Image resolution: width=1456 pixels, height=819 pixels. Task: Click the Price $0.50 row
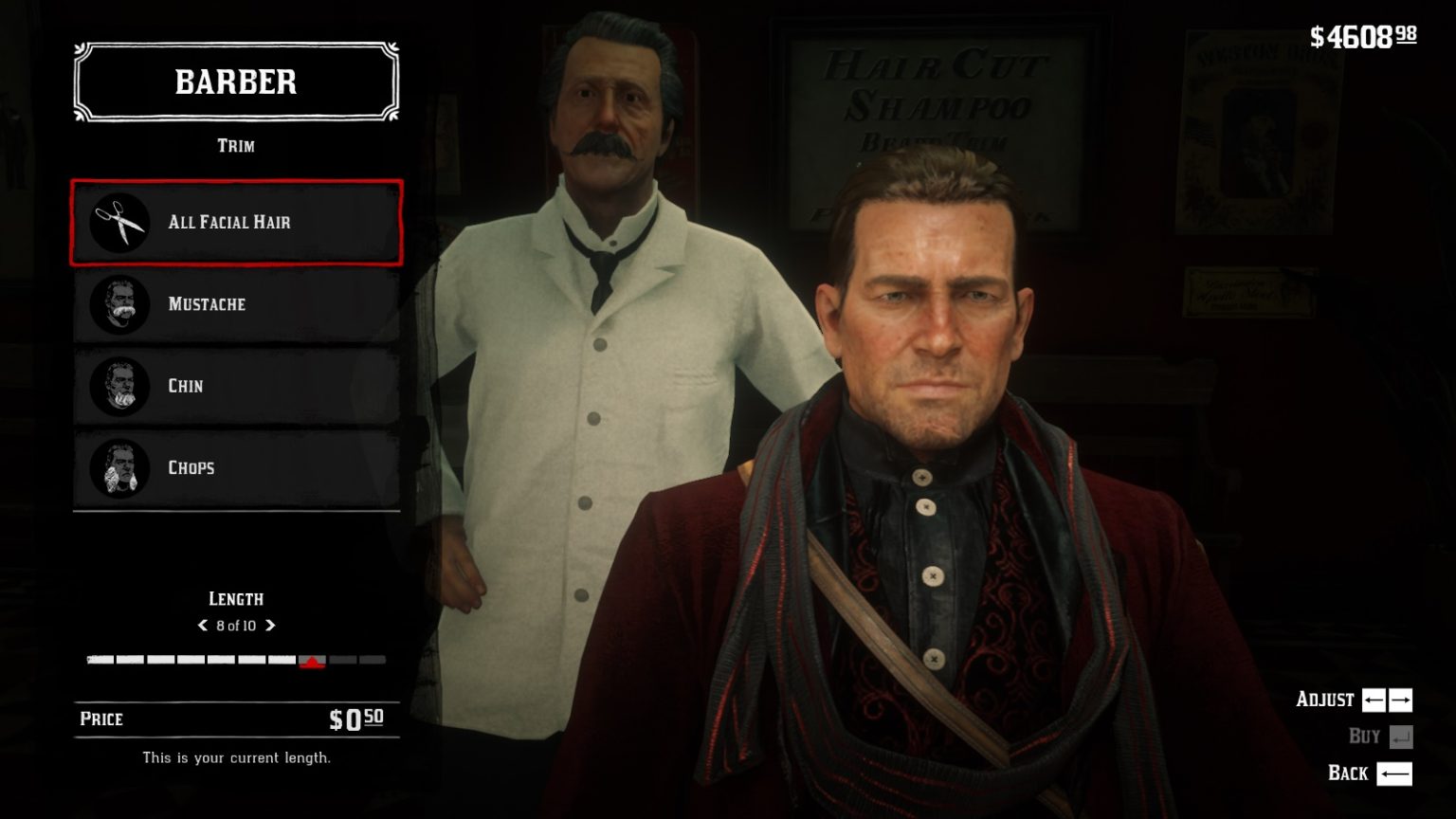point(235,719)
